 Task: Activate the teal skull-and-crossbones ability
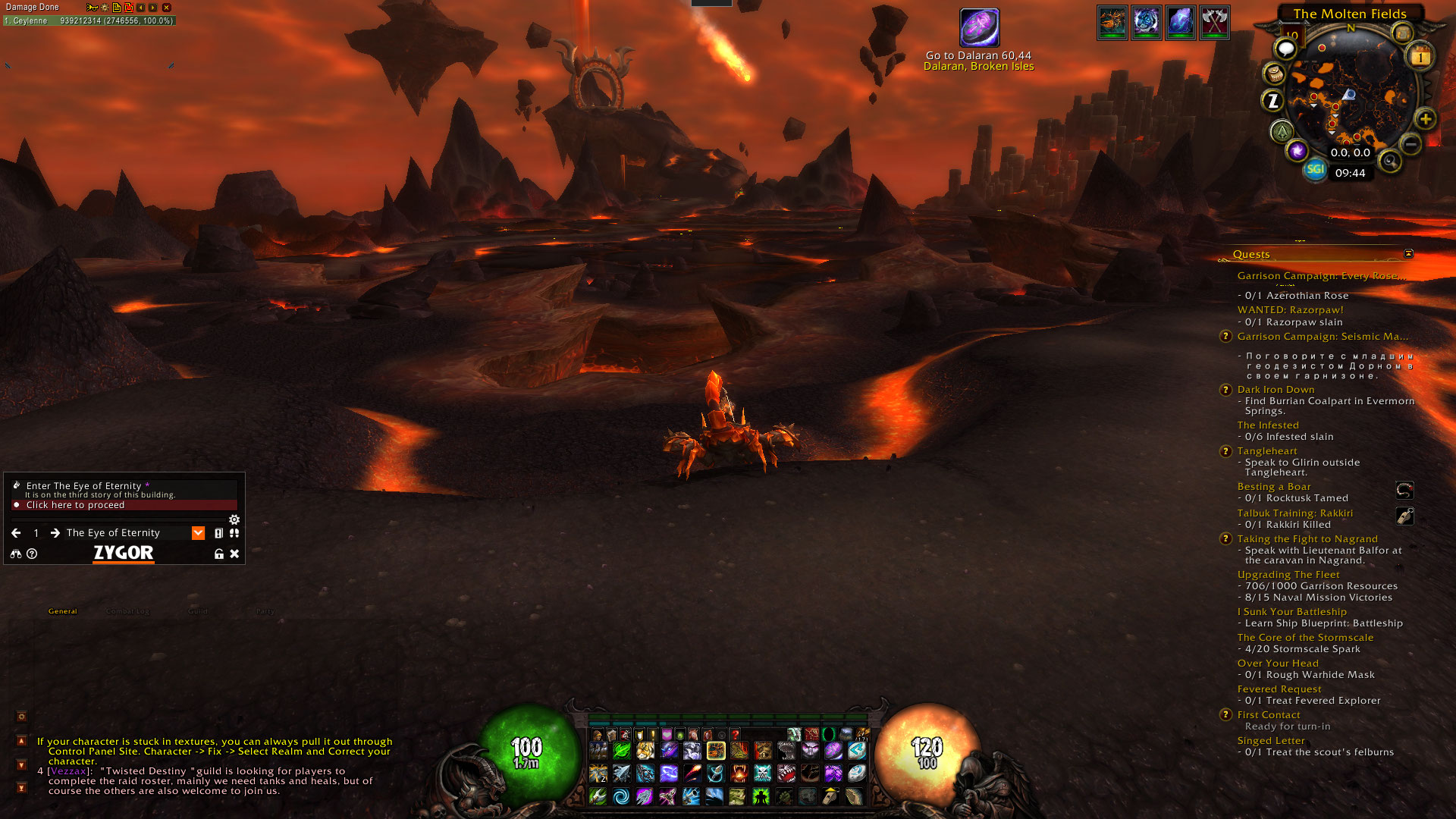(x=763, y=773)
